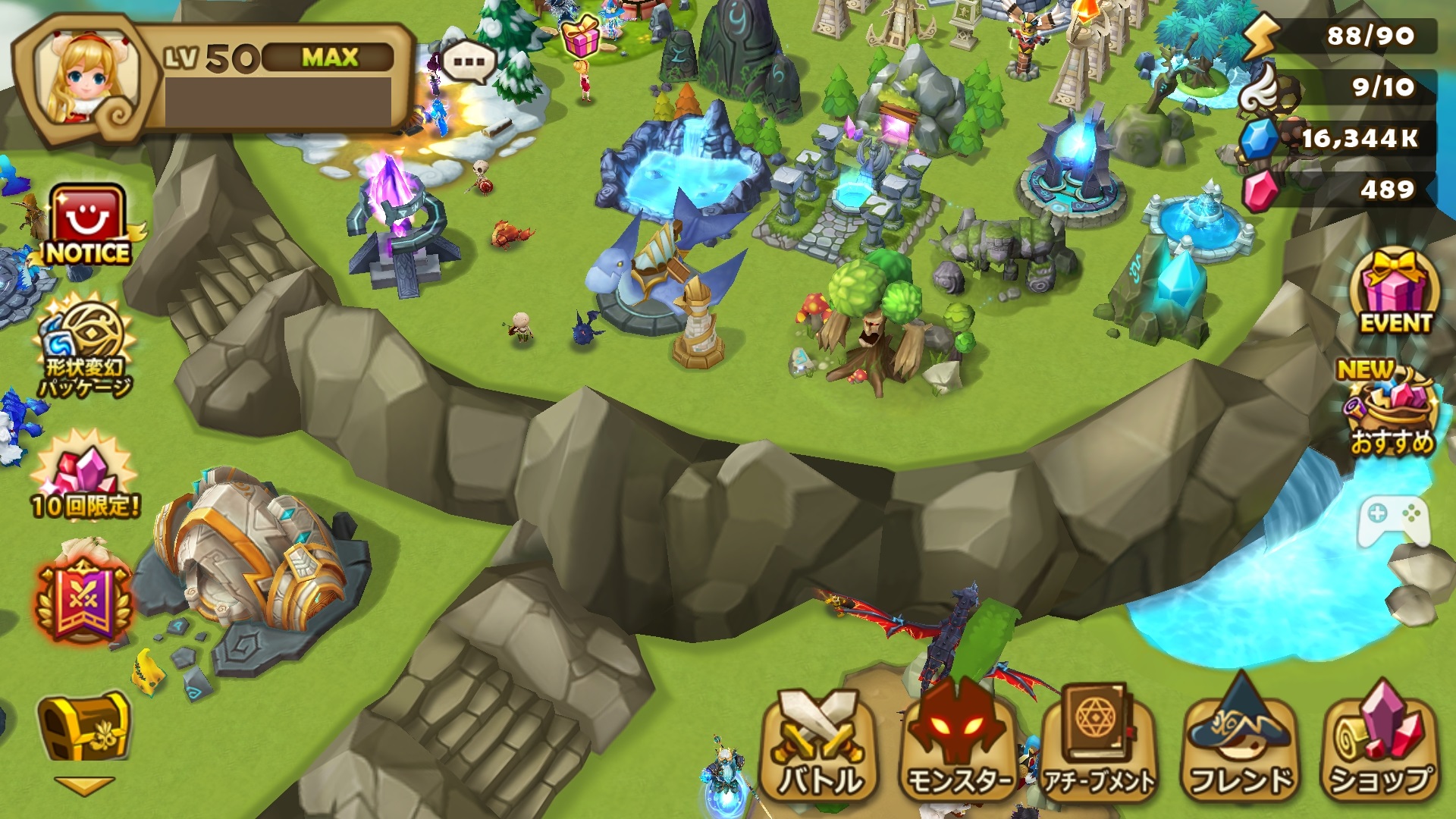Open the golden treasure chest icon
This screenshot has height=819, width=1456.
click(83, 726)
